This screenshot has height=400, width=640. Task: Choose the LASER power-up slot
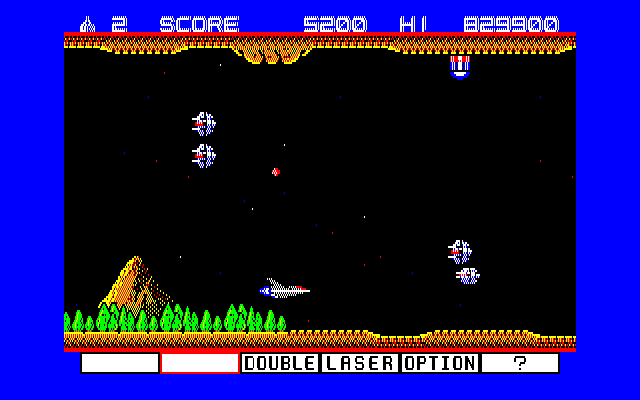[x=360, y=363]
